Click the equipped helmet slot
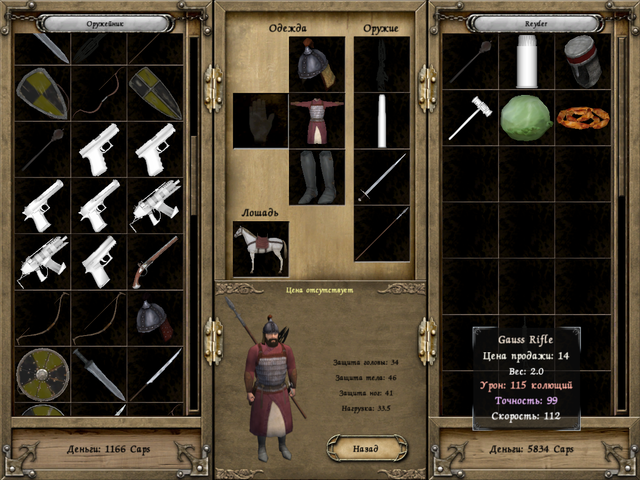Image resolution: width=640 pixels, height=480 pixels. point(317,64)
